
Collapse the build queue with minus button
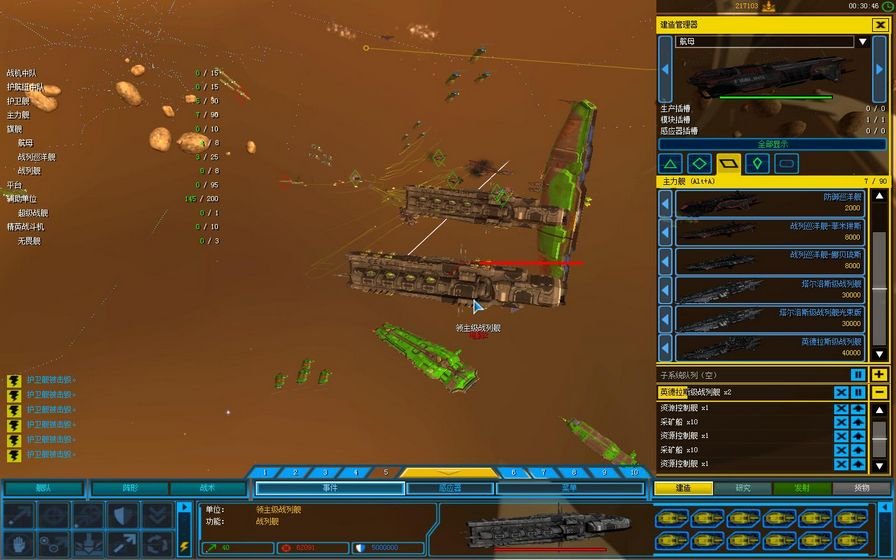click(878, 392)
